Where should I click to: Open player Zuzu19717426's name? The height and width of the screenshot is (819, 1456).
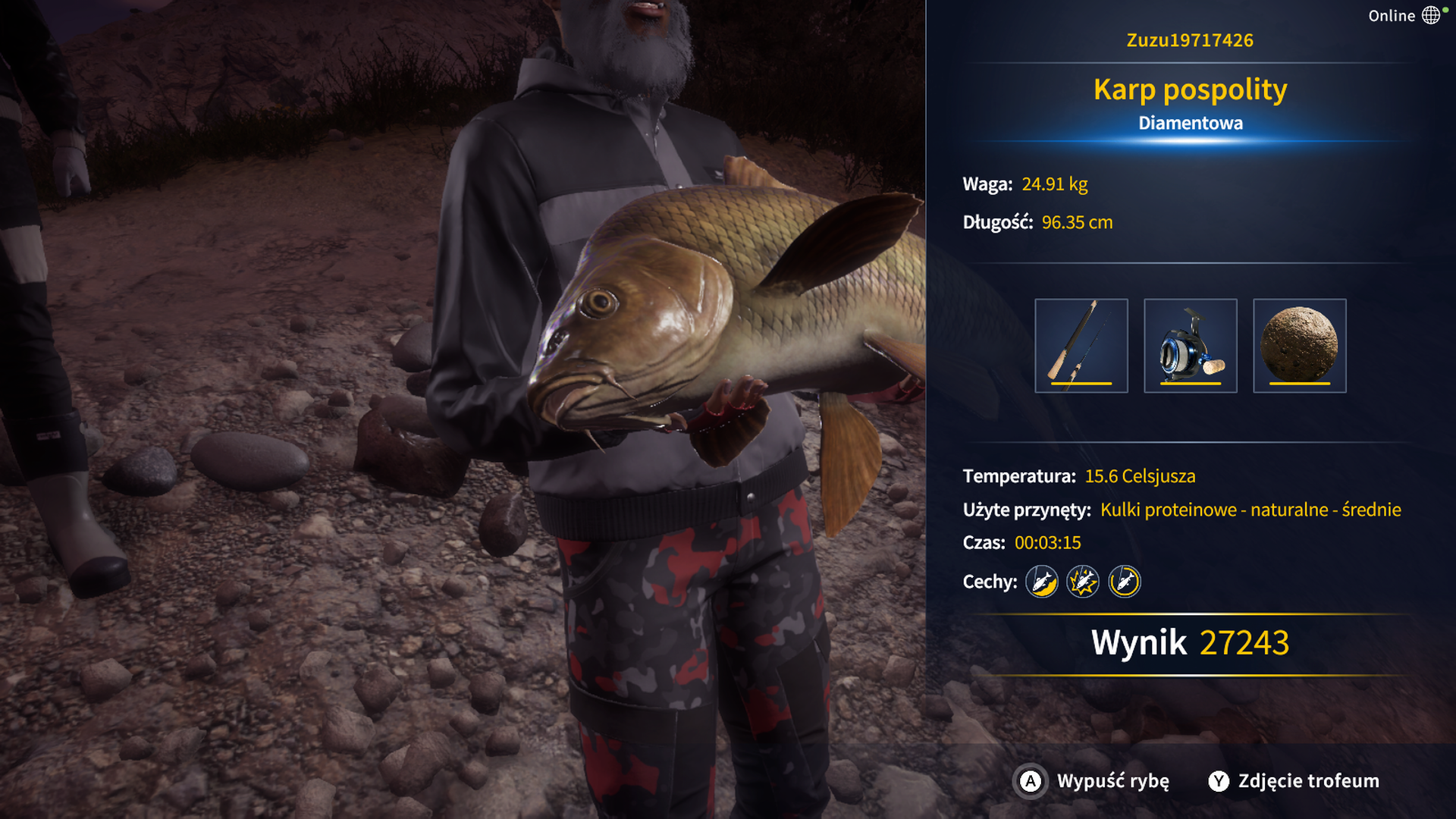point(1190,40)
